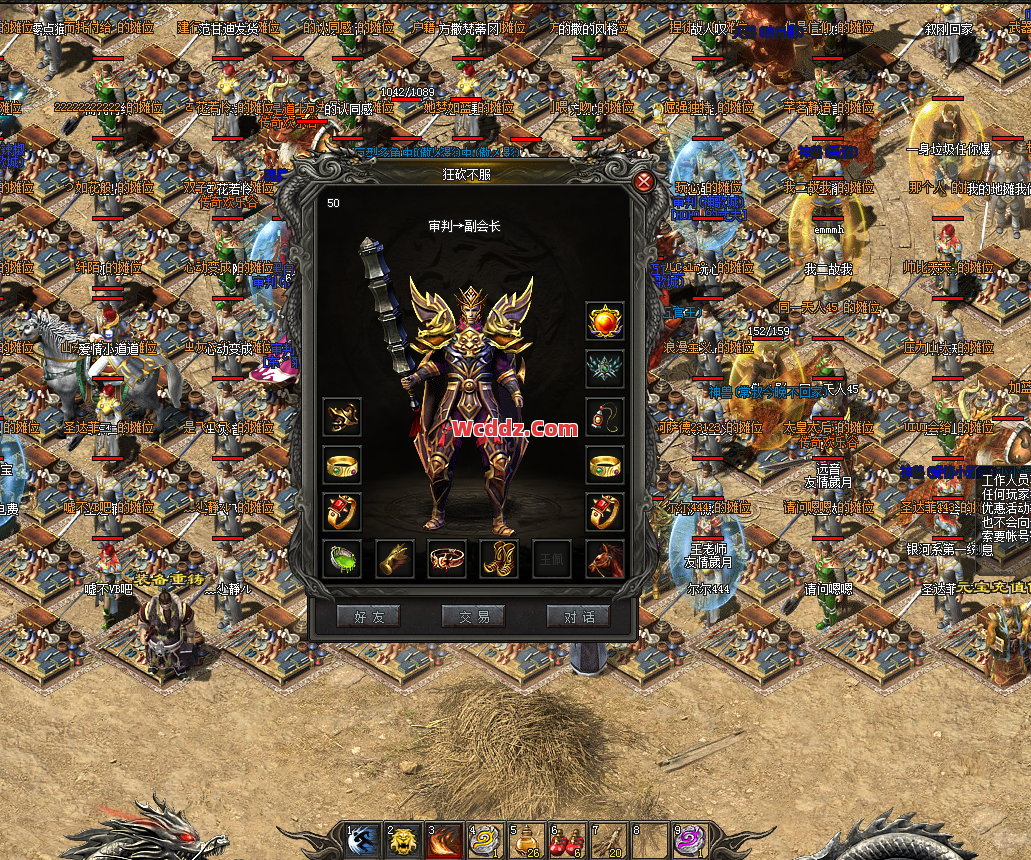The image size is (1031, 860).
Task: Select the golden boots equipment slot
Action: click(x=499, y=559)
